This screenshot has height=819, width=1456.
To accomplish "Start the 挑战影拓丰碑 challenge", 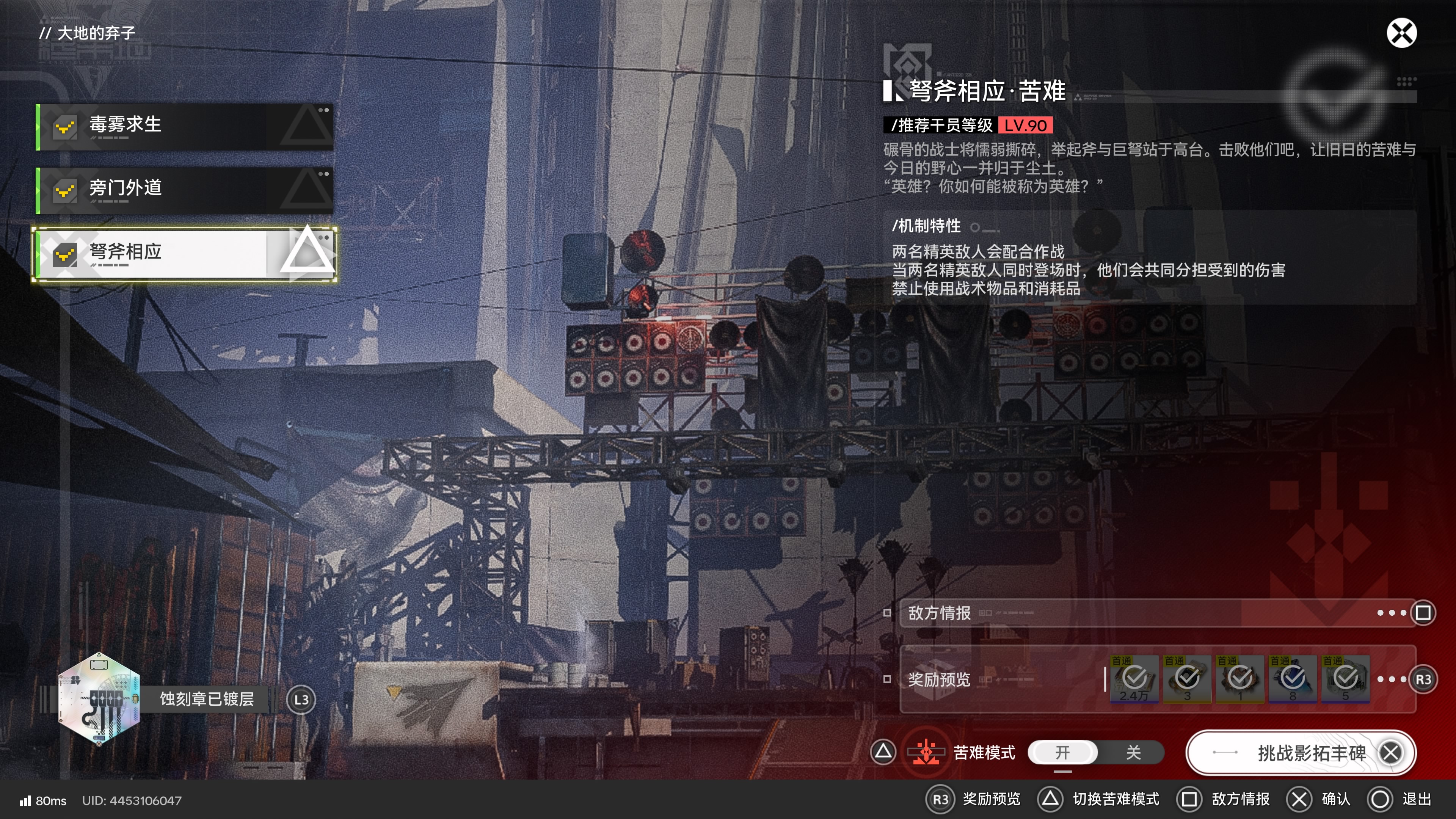I will (1300, 753).
